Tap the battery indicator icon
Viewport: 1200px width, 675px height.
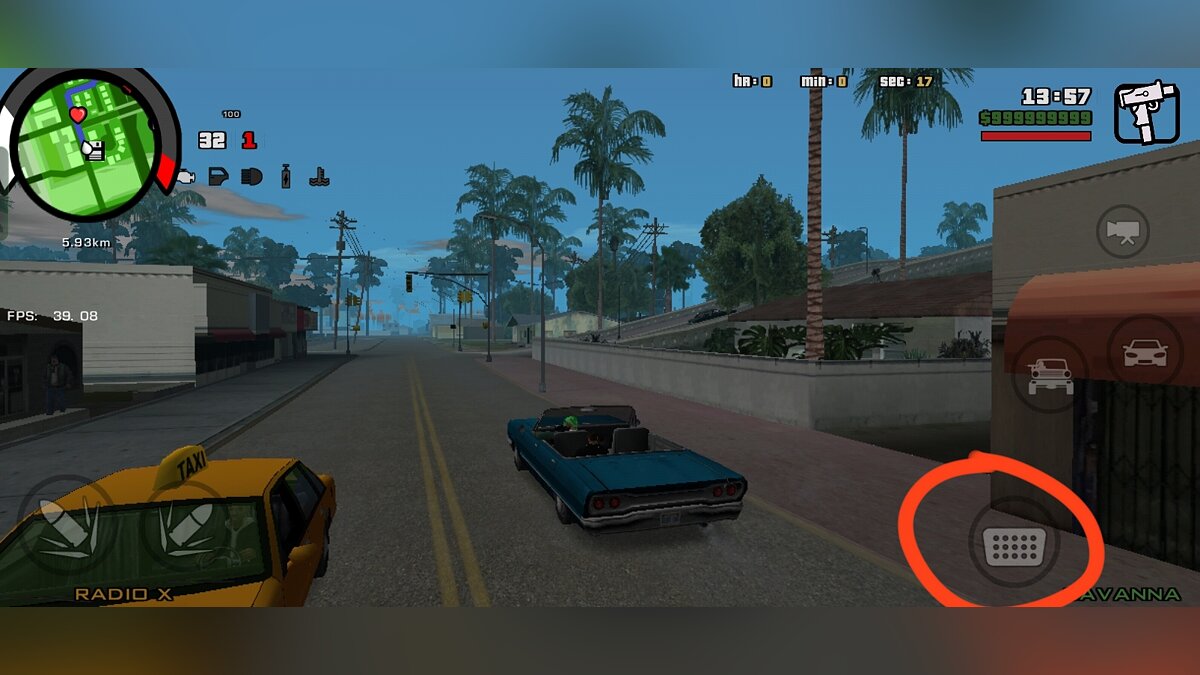point(286,176)
